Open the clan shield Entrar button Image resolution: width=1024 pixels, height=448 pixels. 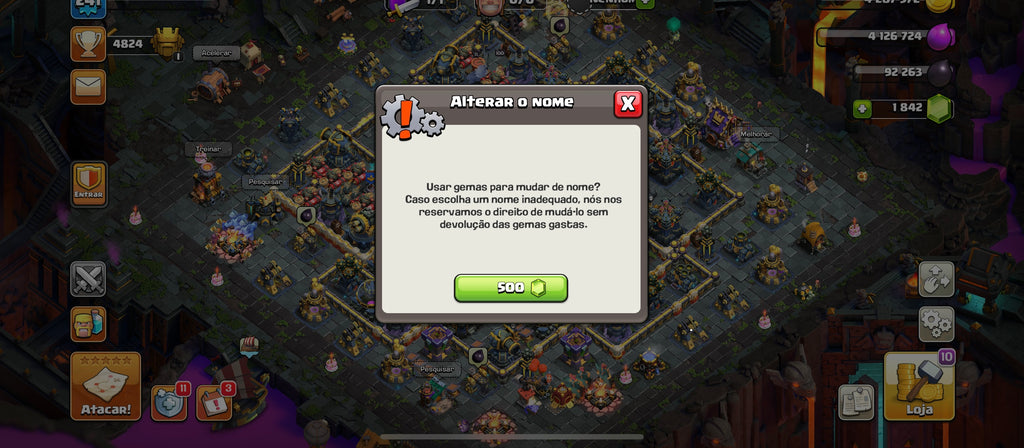pyautogui.click(x=89, y=184)
